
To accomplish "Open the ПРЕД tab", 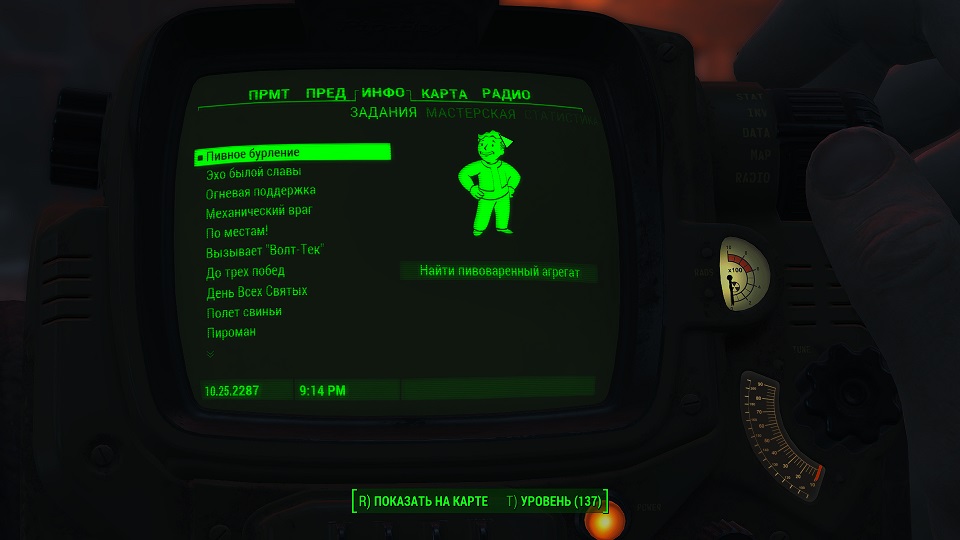I will (325, 94).
